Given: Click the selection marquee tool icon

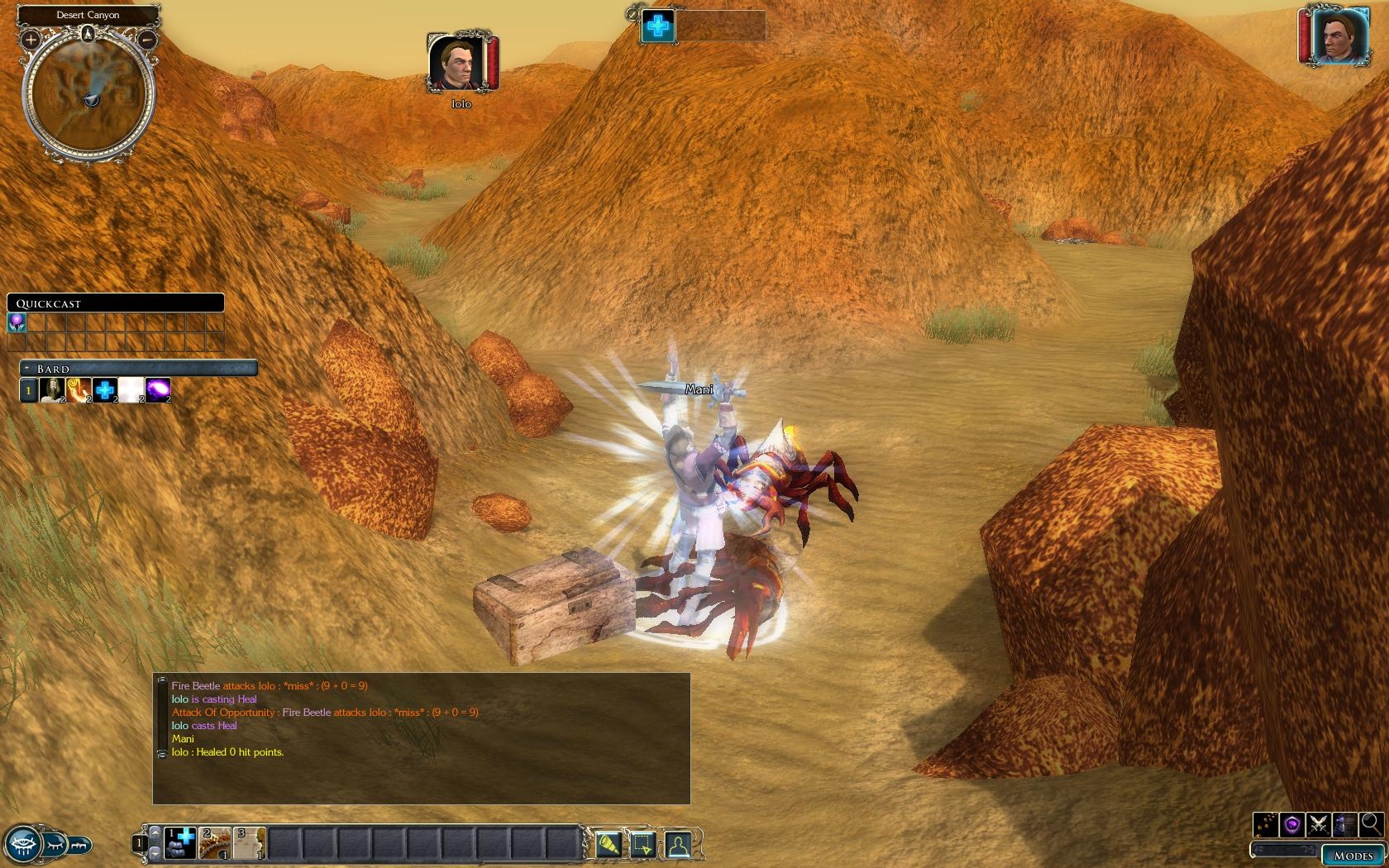Looking at the screenshot, I should [x=642, y=844].
